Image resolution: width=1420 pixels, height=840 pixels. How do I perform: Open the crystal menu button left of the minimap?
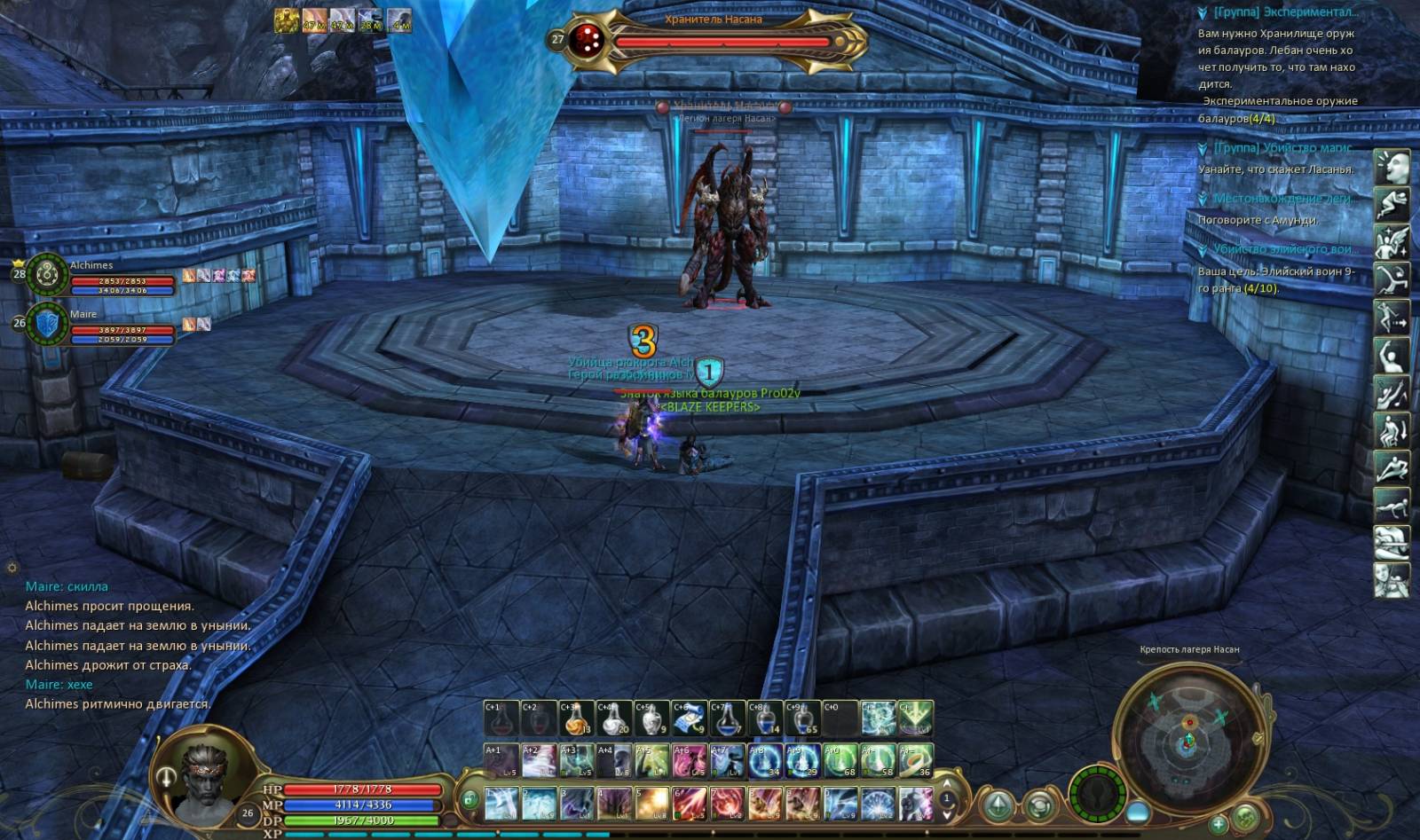point(998,805)
